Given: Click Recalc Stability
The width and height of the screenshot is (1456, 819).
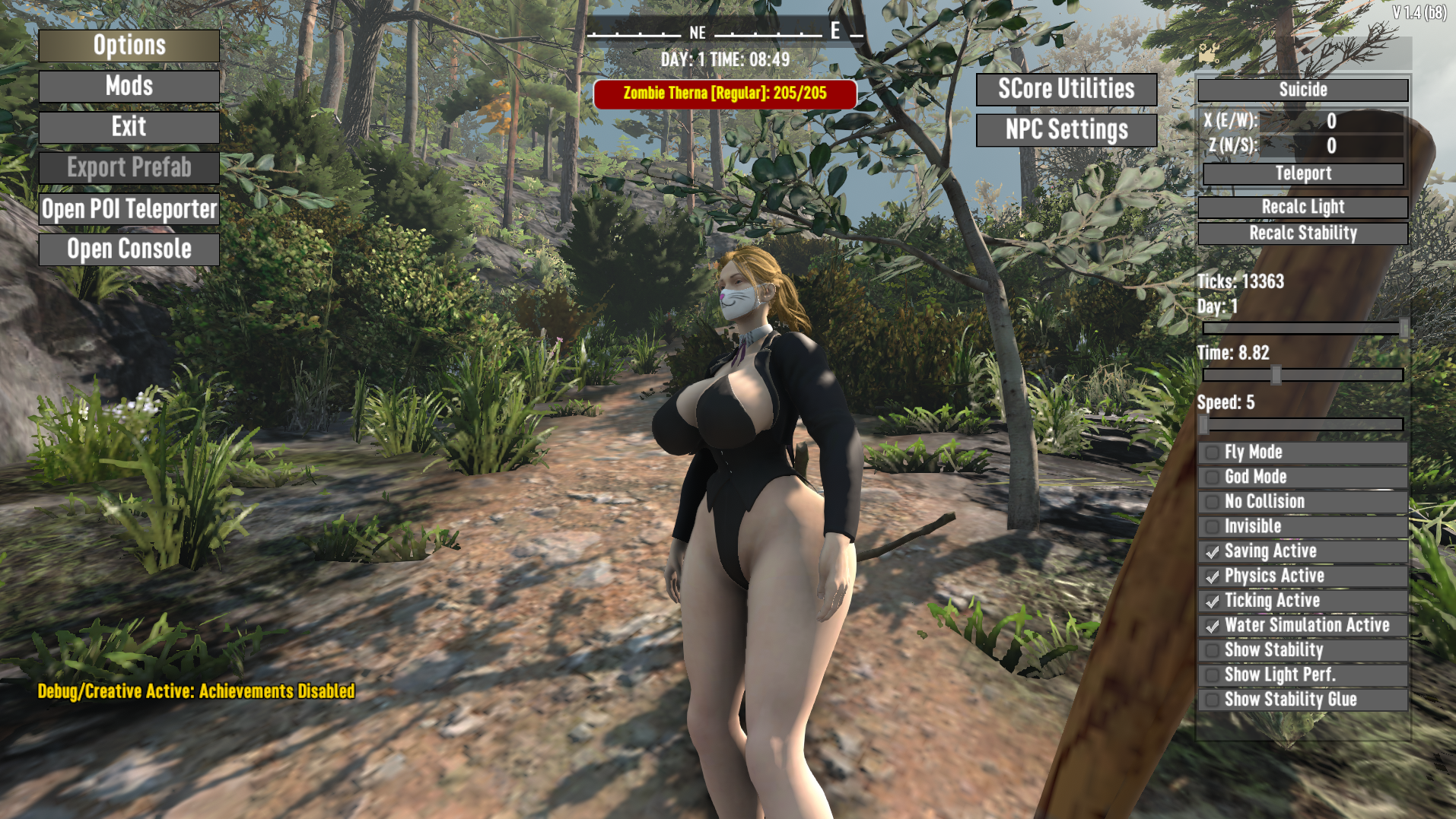Looking at the screenshot, I should pyautogui.click(x=1302, y=233).
